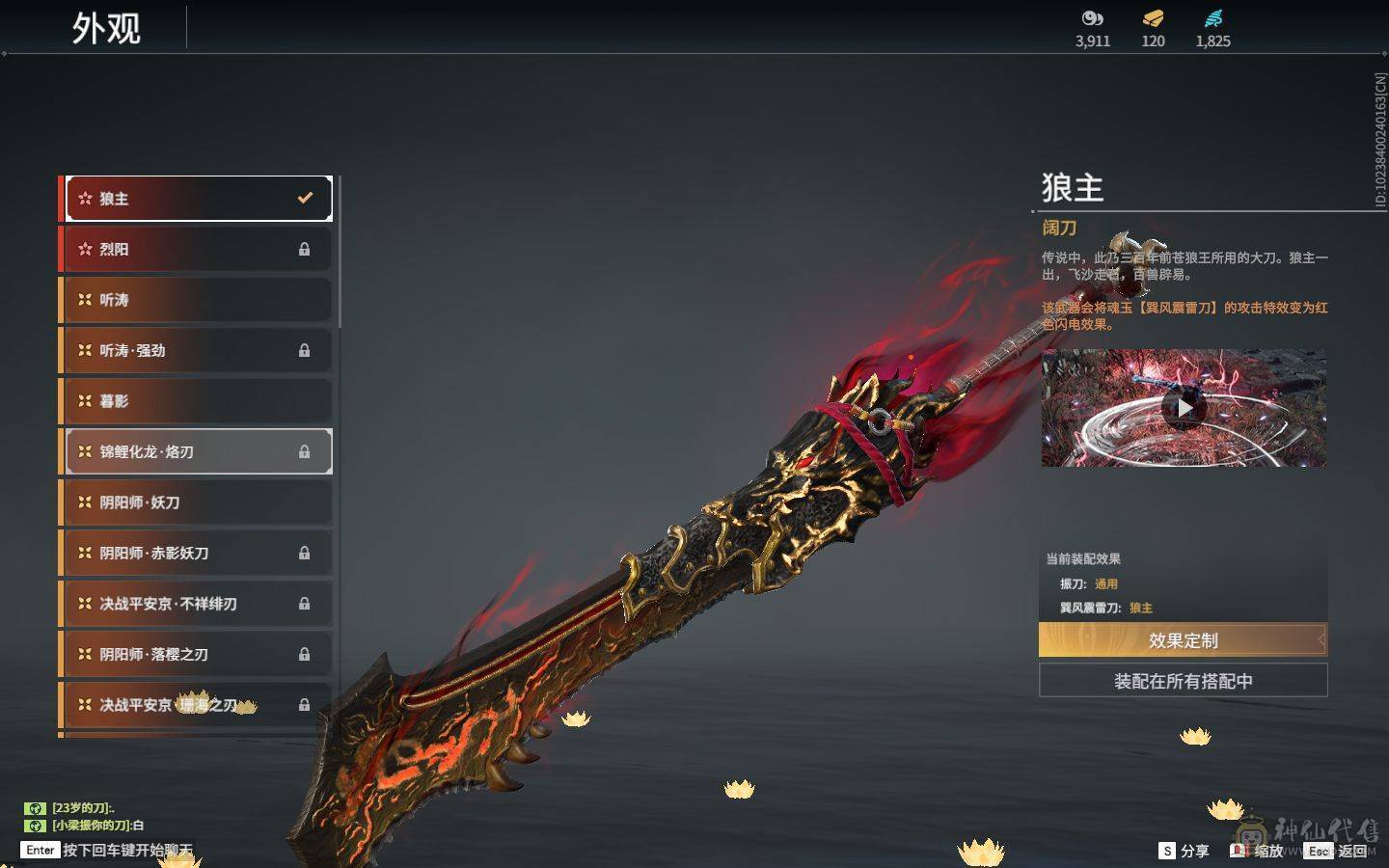
Task: Open the 效果定制 effect customization
Action: point(1183,640)
